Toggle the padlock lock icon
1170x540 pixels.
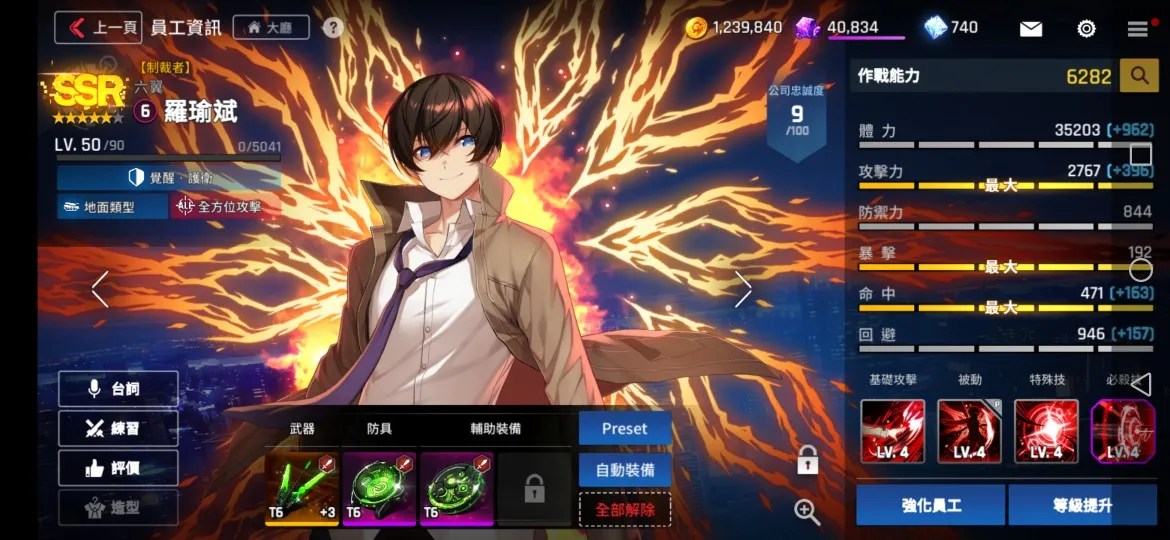coord(807,460)
